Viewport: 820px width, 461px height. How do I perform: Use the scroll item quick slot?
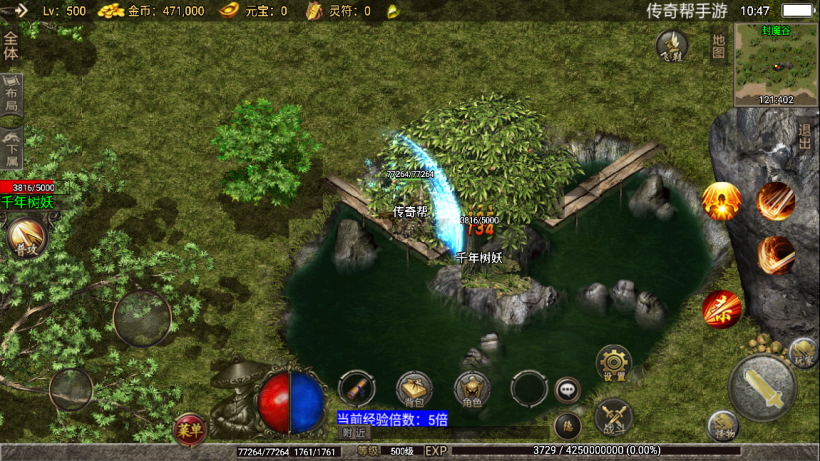pos(357,387)
